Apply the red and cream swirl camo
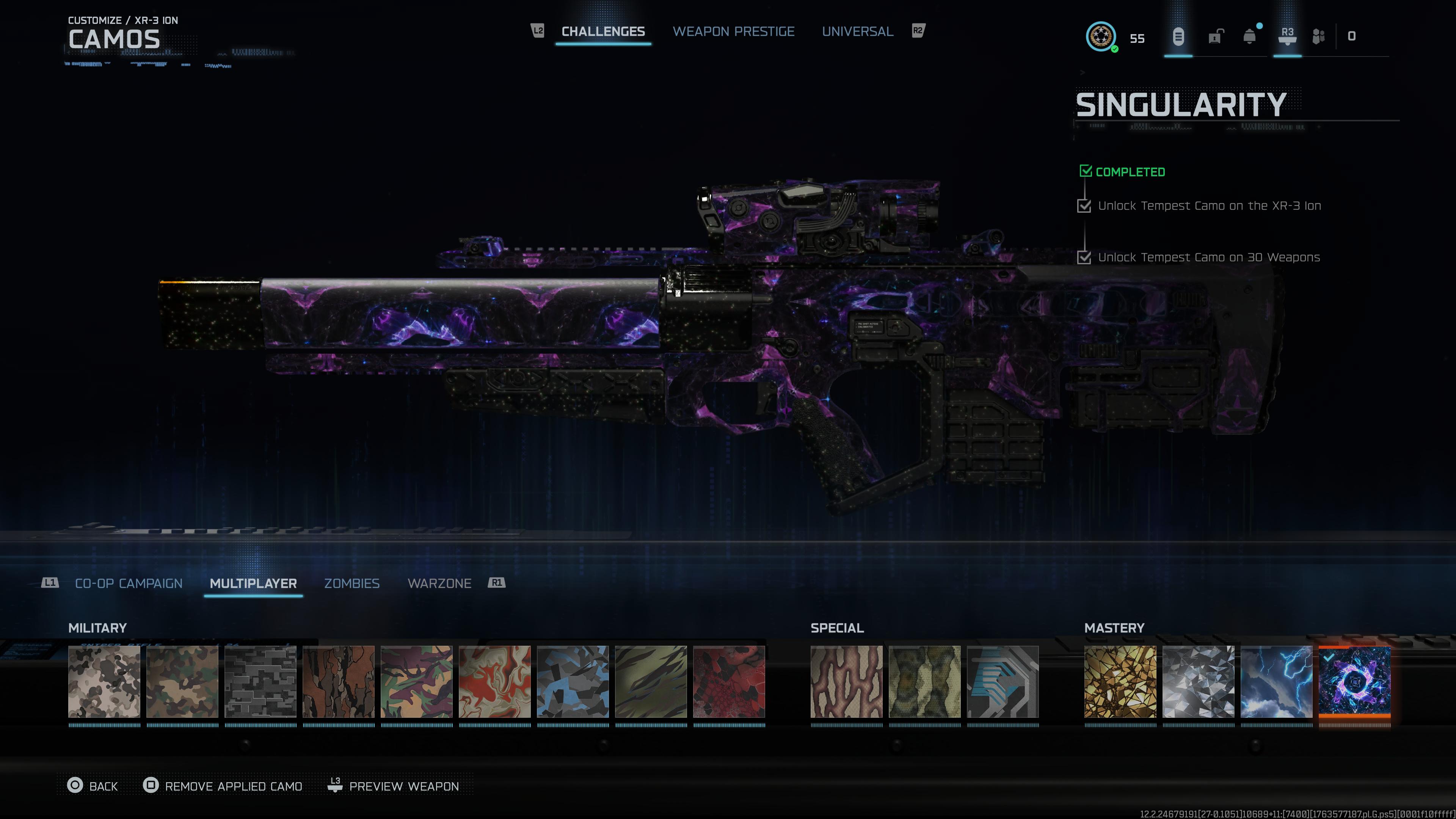Image resolution: width=1456 pixels, height=819 pixels. 494,682
